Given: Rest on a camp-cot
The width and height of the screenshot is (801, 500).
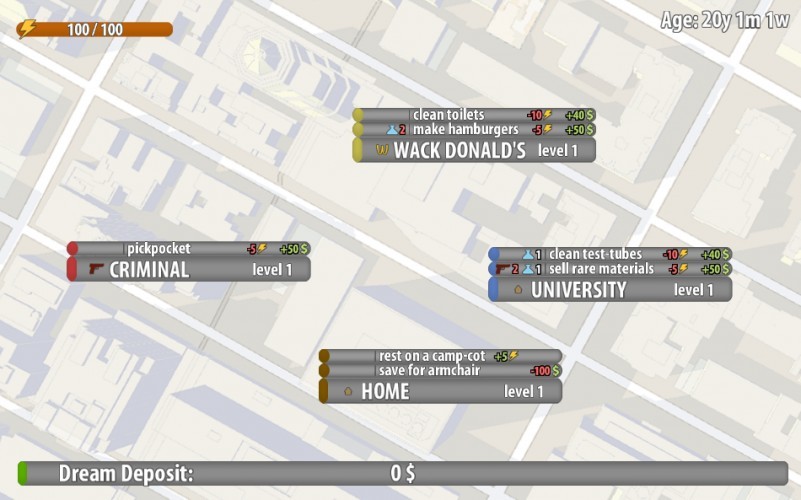Looking at the screenshot, I should (440, 356).
